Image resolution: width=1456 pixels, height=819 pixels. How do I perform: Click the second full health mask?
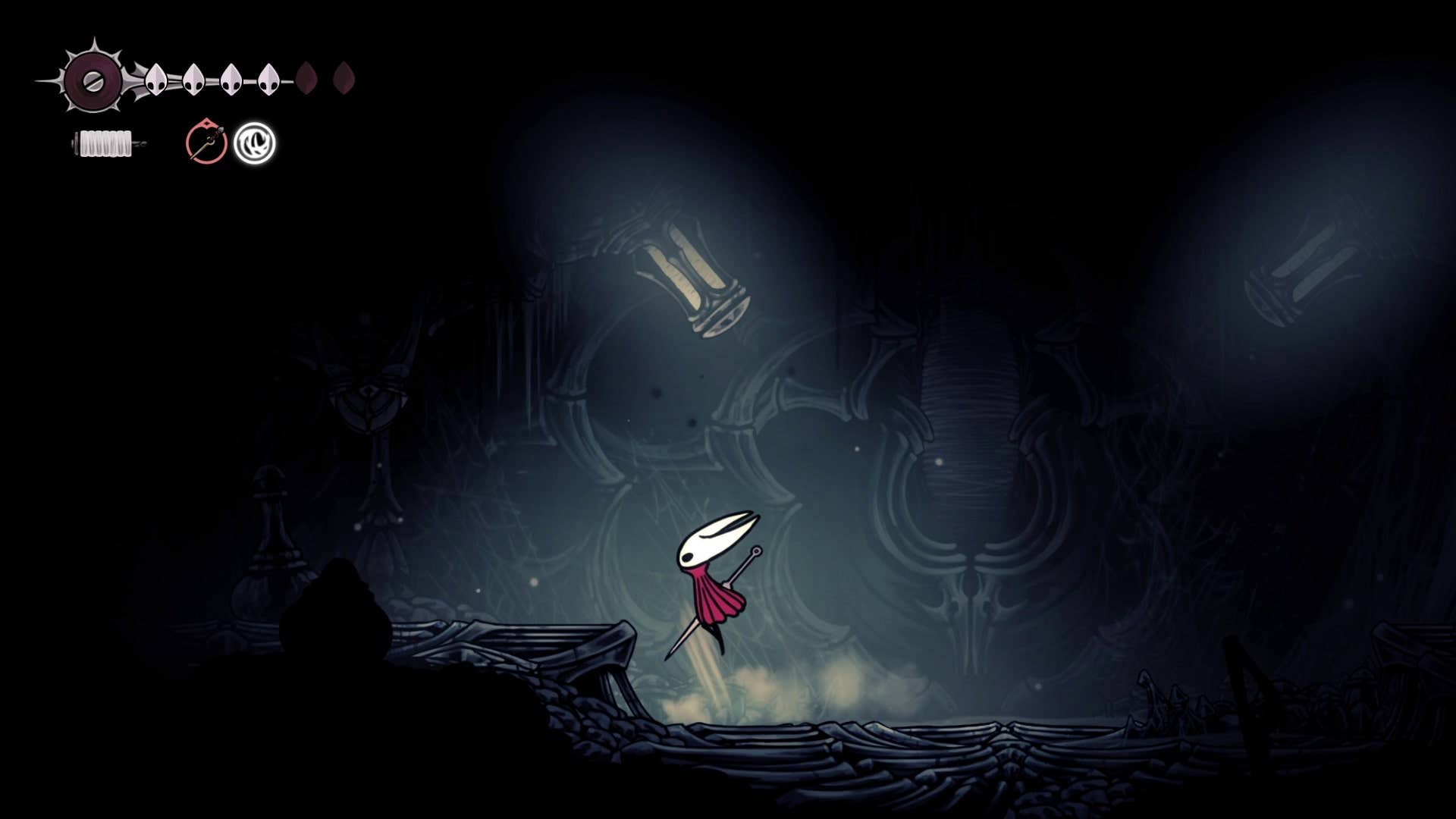pos(193,77)
